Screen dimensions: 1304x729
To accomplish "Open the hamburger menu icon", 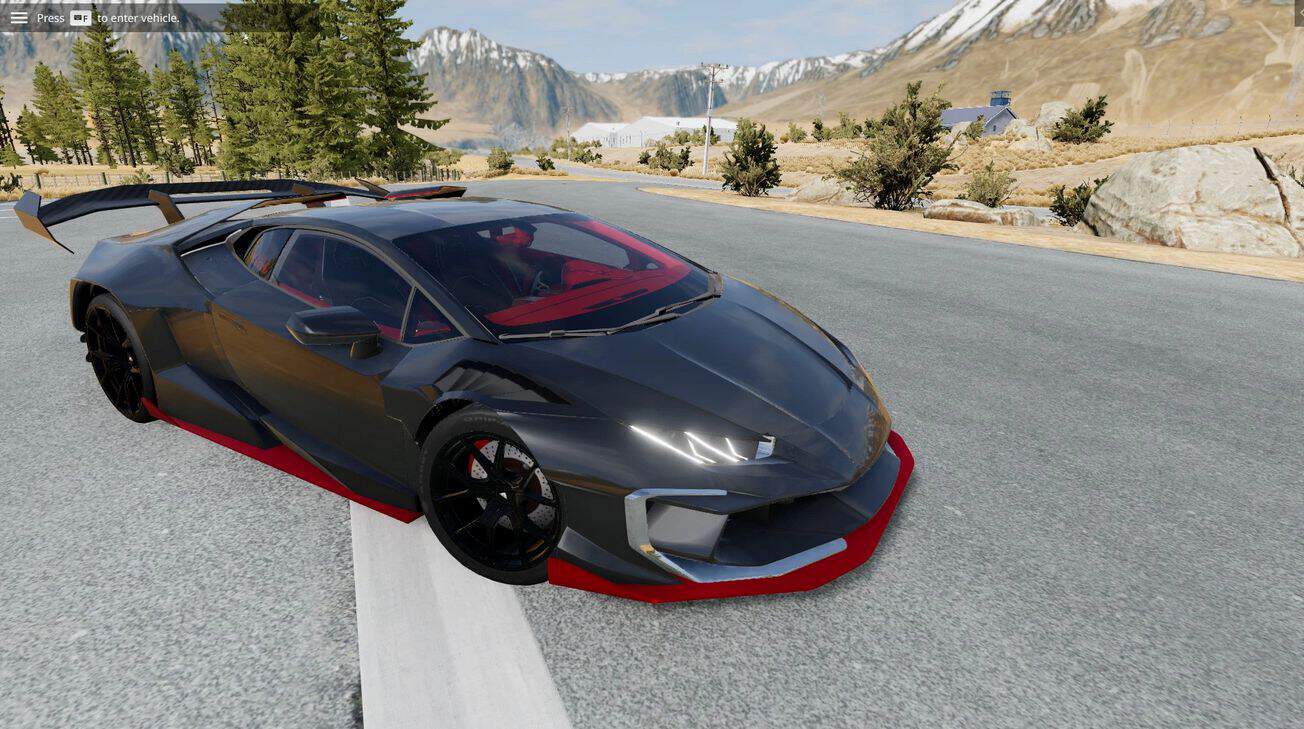I will [19, 17].
